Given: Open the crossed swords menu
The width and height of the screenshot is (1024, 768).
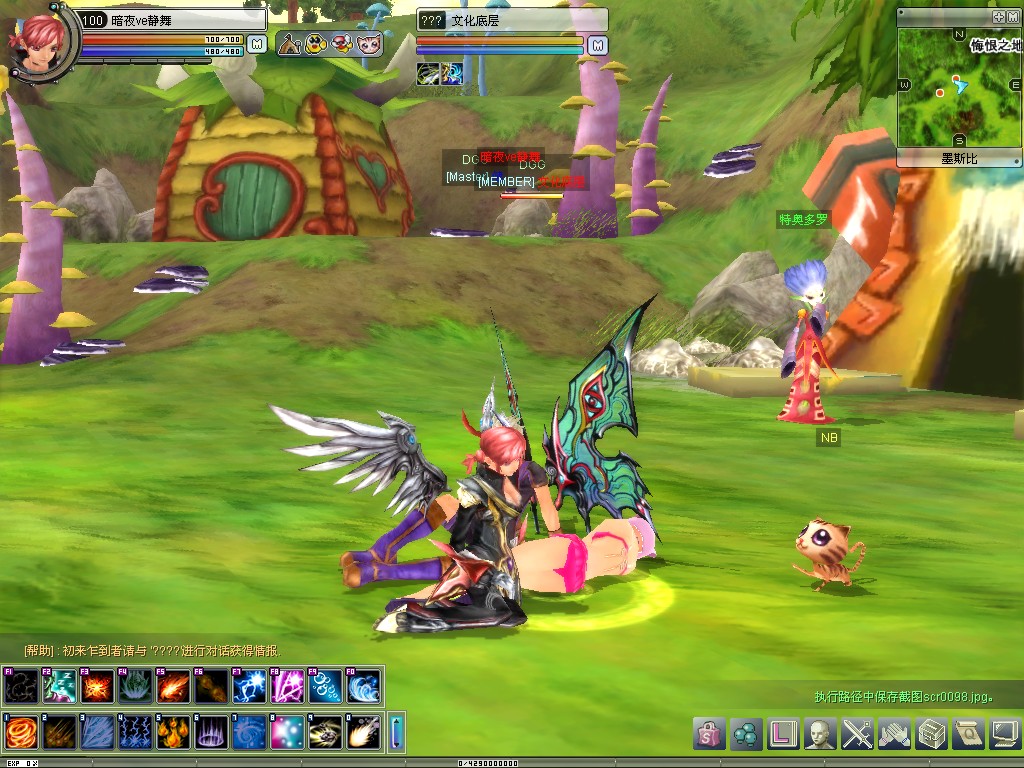Looking at the screenshot, I should pos(858,733).
